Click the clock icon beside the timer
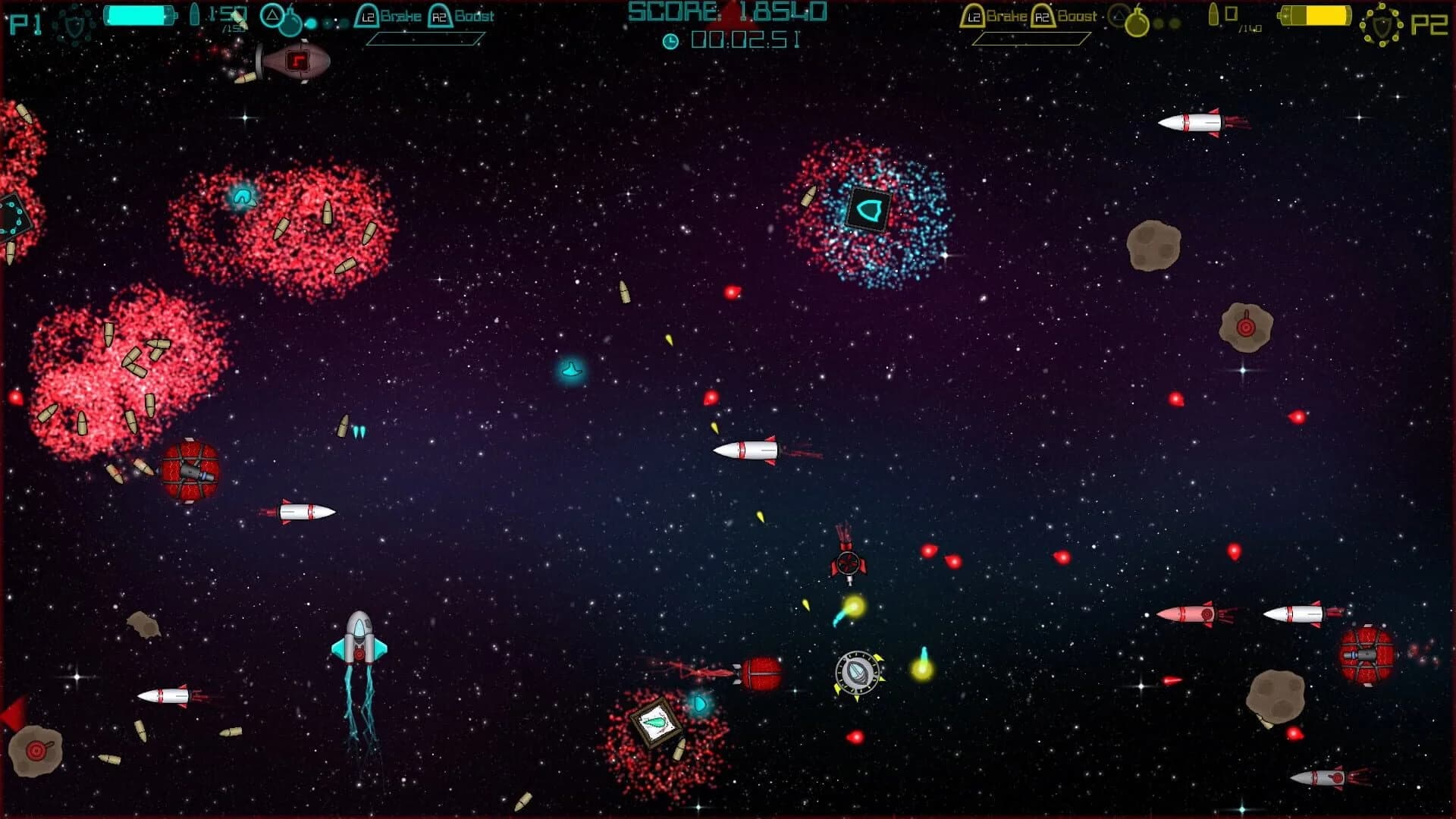The height and width of the screenshot is (819, 1456). pyautogui.click(x=672, y=42)
